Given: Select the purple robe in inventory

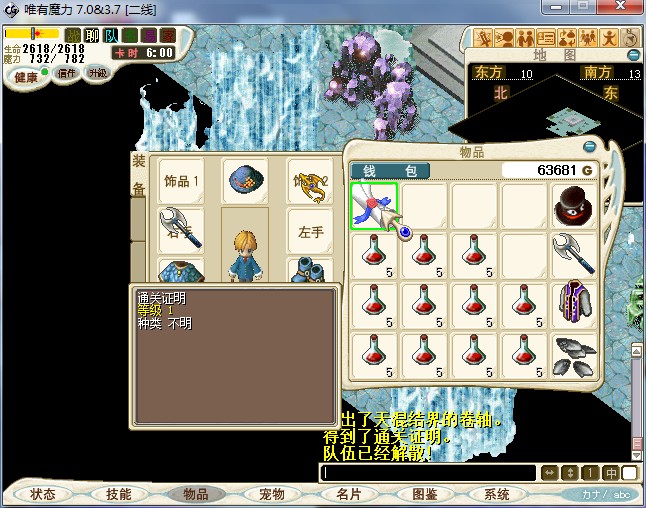Looking at the screenshot, I should [574, 305].
